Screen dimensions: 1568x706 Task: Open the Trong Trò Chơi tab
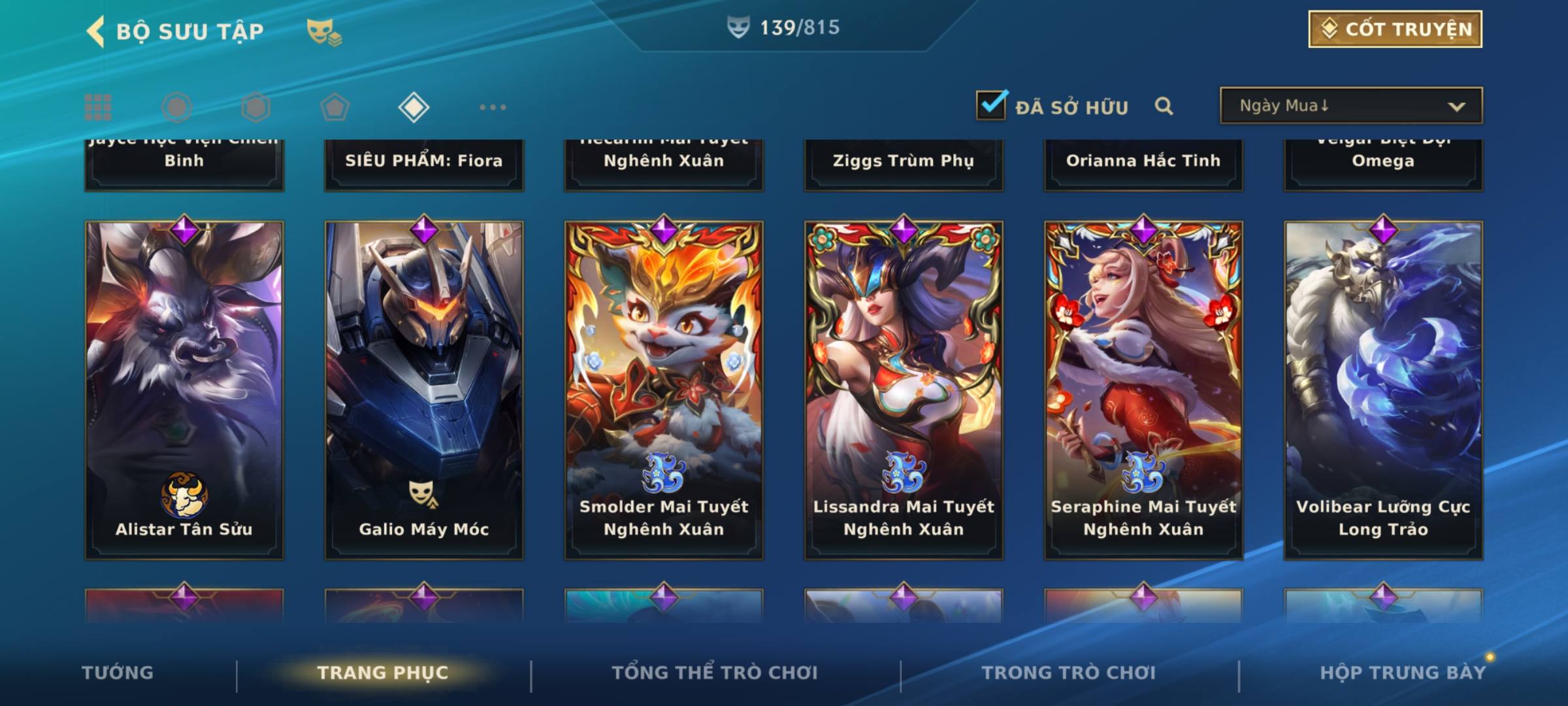1069,673
